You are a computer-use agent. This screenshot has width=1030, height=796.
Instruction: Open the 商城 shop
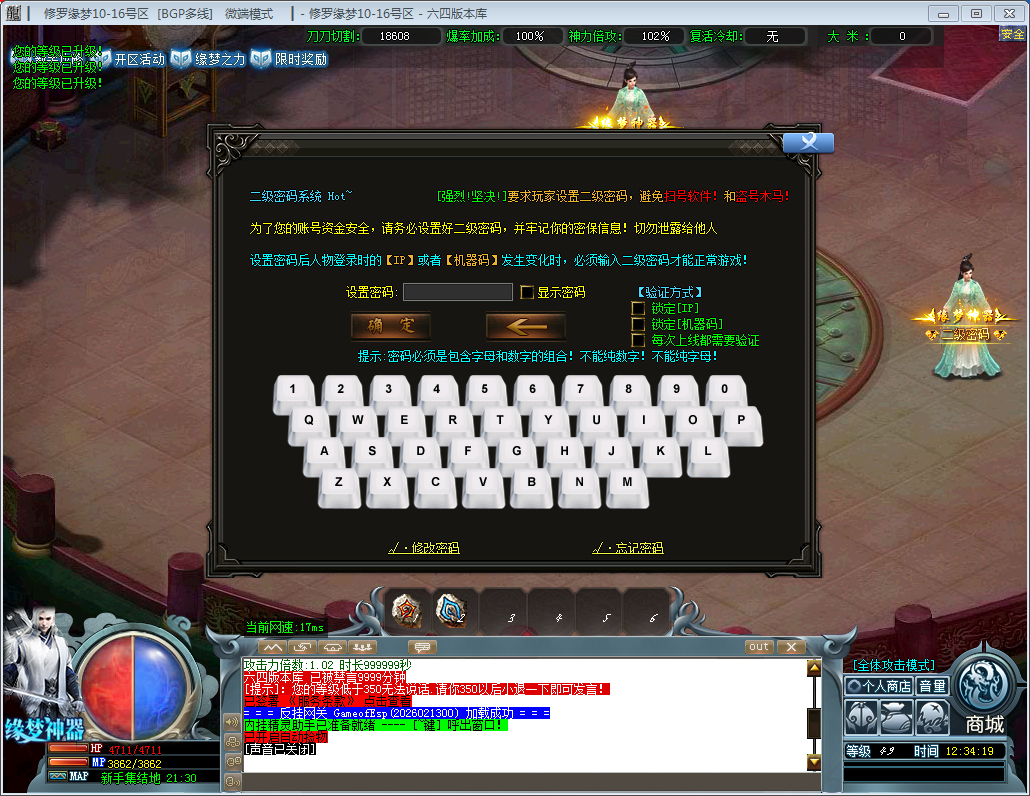(985, 700)
